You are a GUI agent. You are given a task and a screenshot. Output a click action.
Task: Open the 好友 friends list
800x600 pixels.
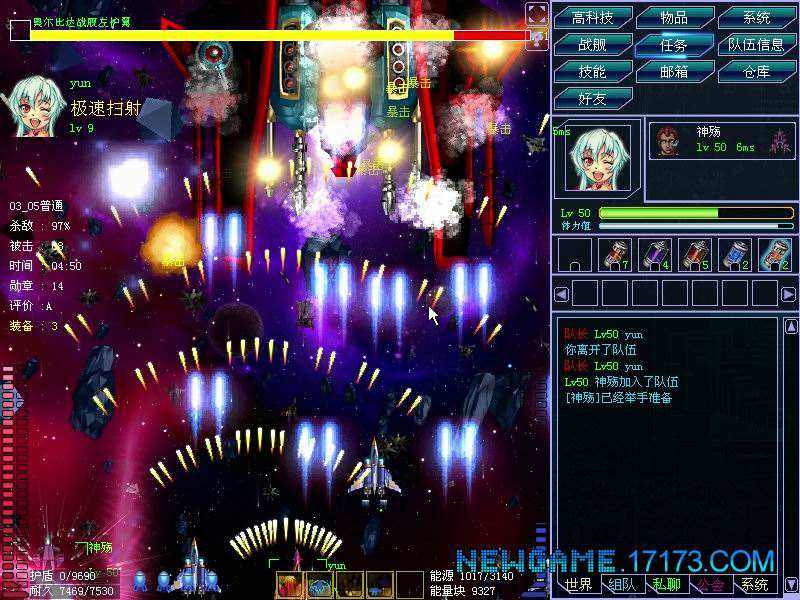click(x=592, y=98)
